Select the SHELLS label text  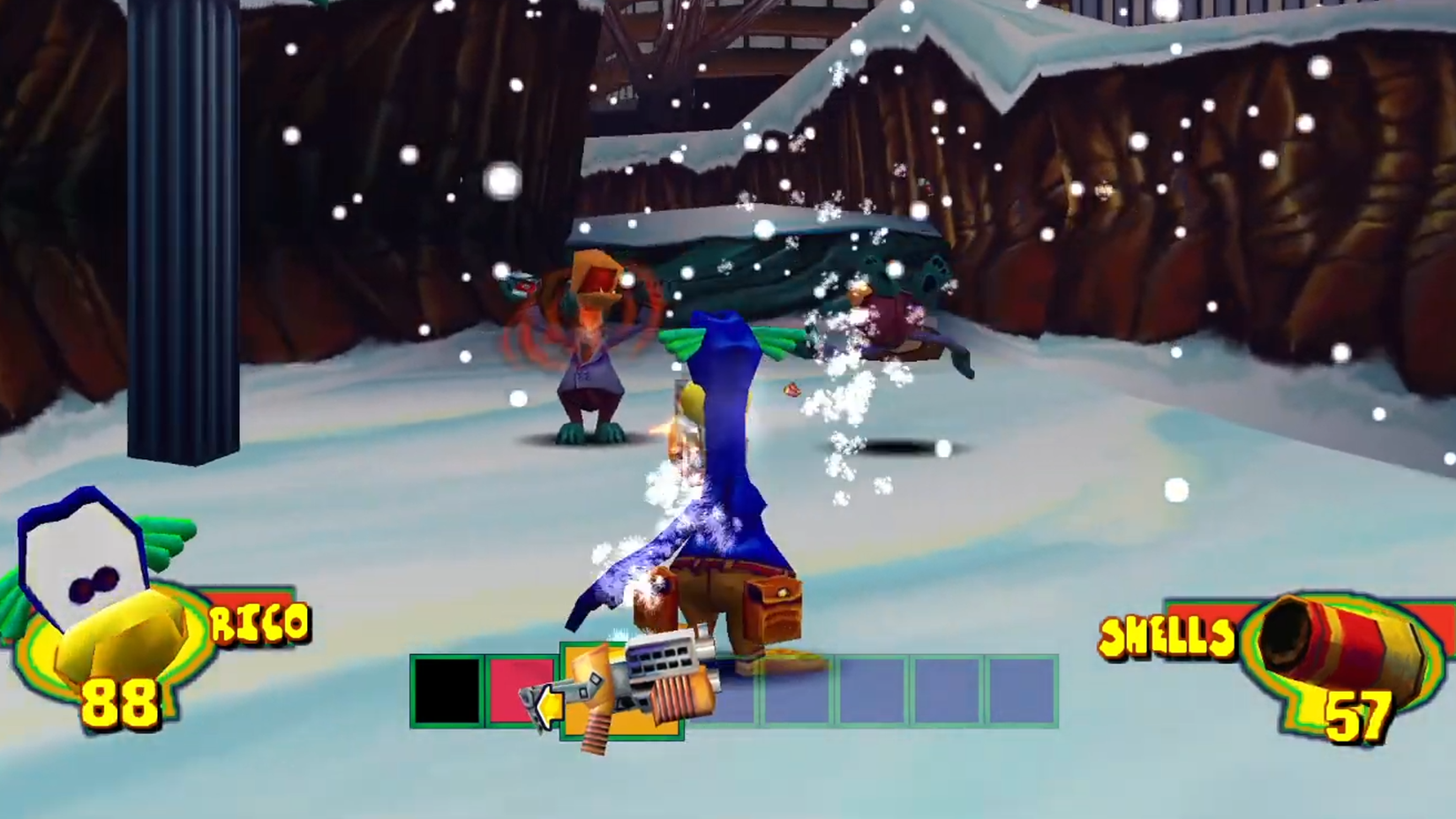1165,634
